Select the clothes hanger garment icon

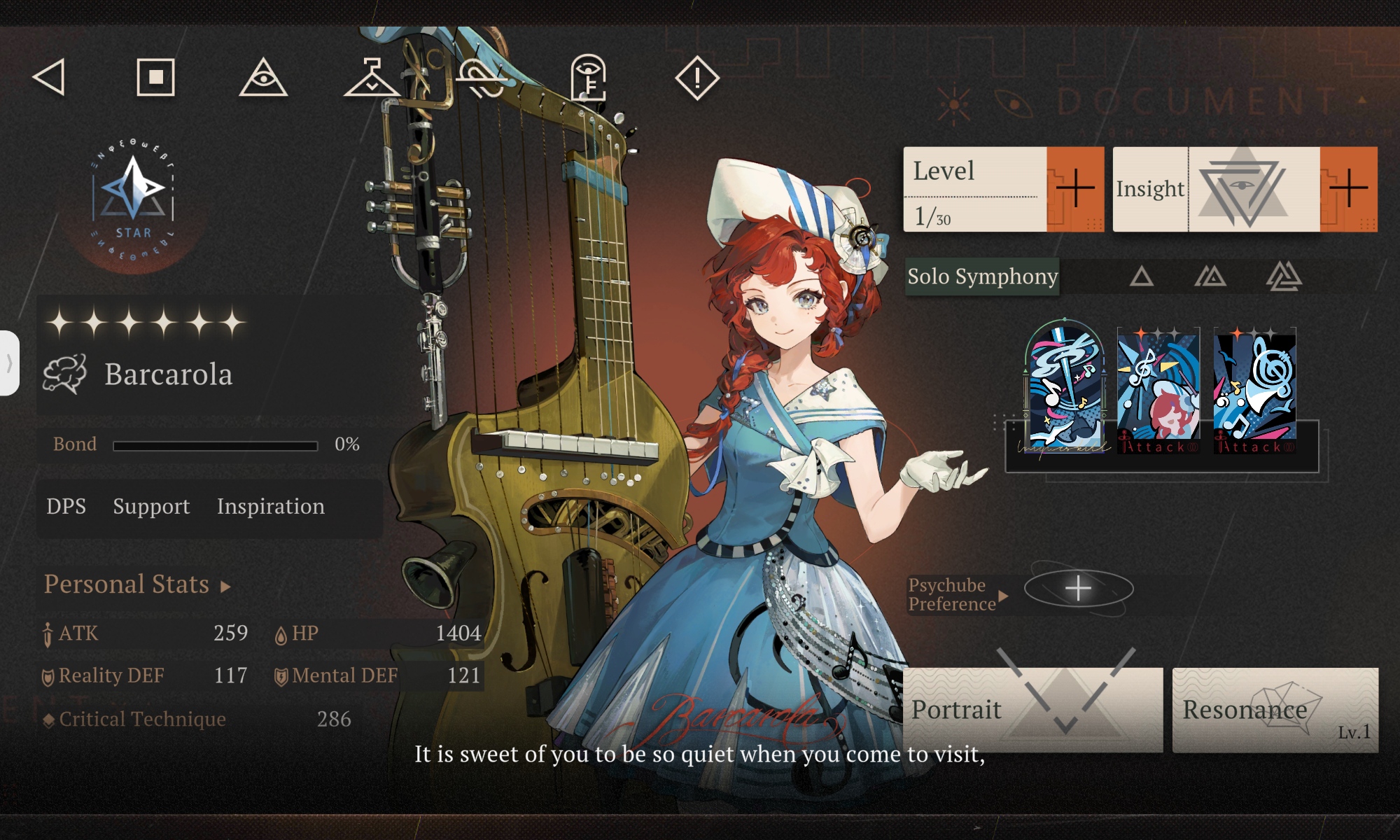(372, 78)
